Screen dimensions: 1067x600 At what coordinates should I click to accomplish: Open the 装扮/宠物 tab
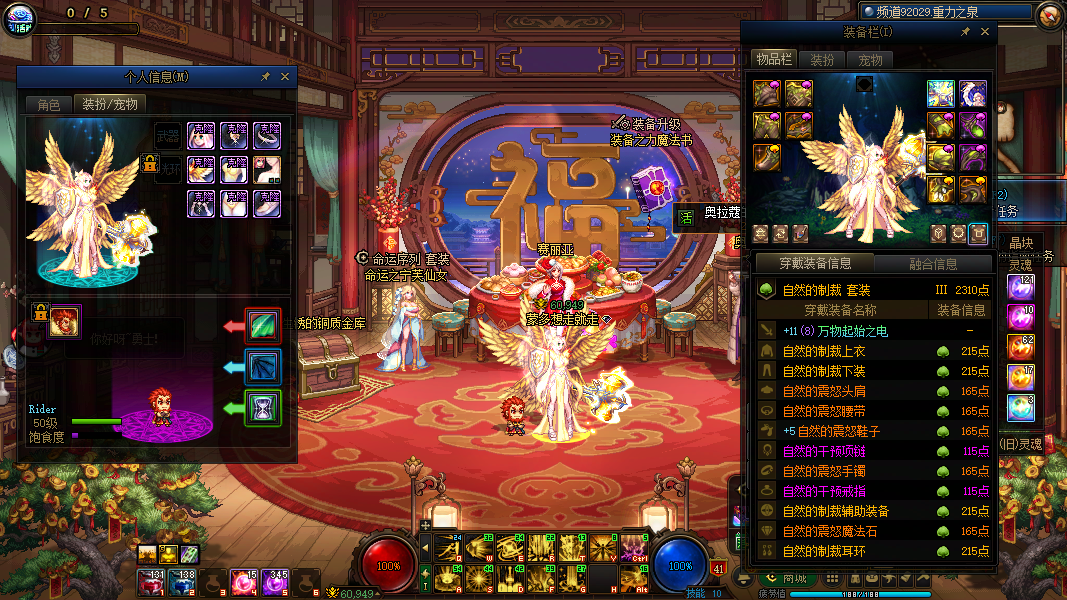[x=110, y=104]
